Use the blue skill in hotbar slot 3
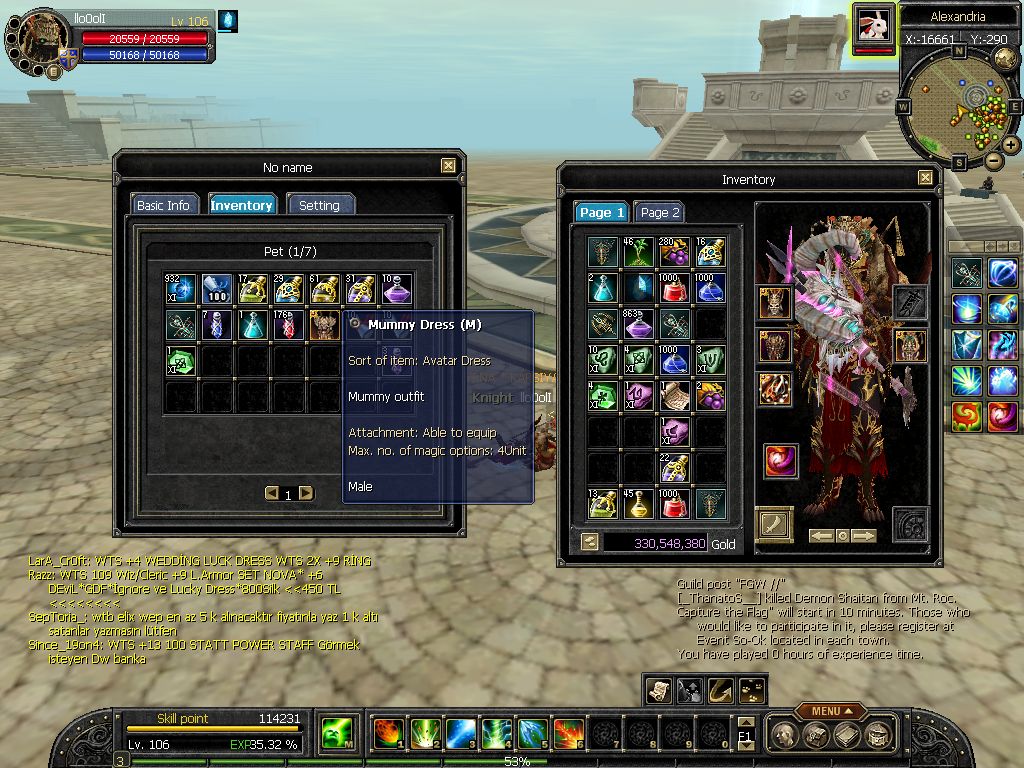The width and height of the screenshot is (1024, 768). click(460, 734)
